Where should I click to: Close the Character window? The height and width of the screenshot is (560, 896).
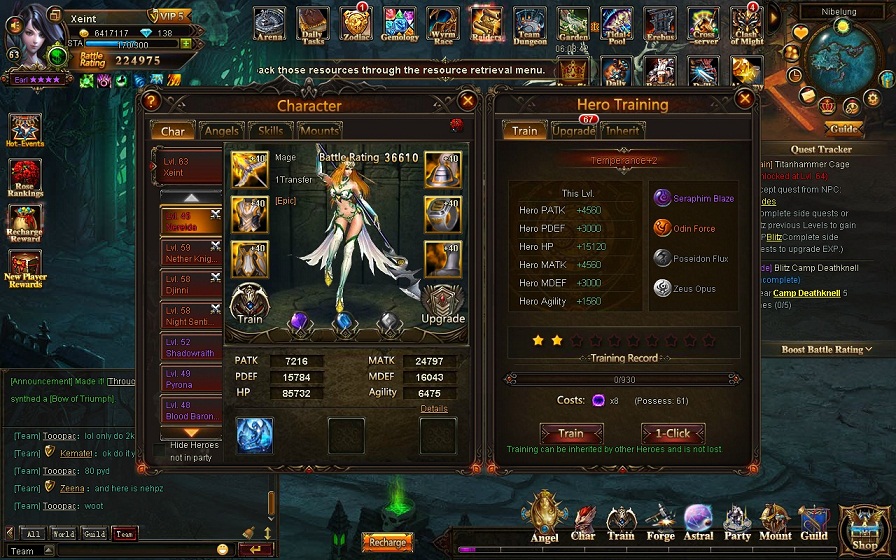click(x=467, y=101)
